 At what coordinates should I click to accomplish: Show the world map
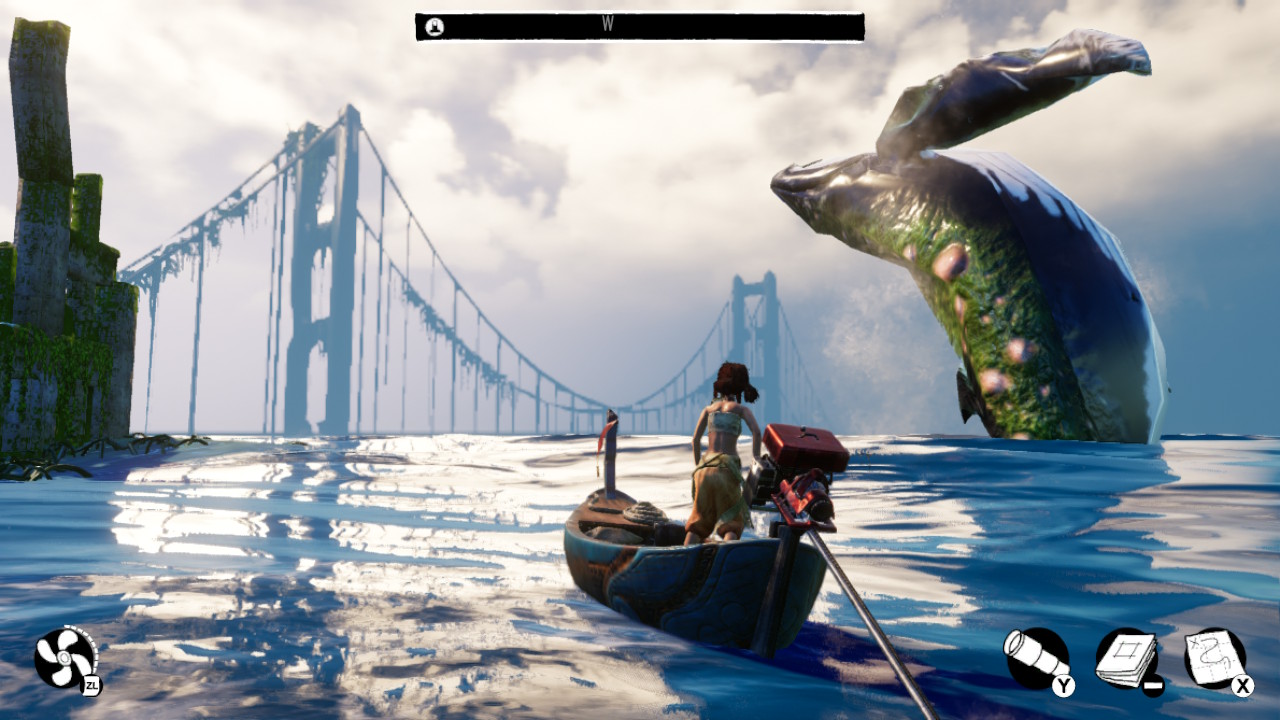[x=1214, y=657]
